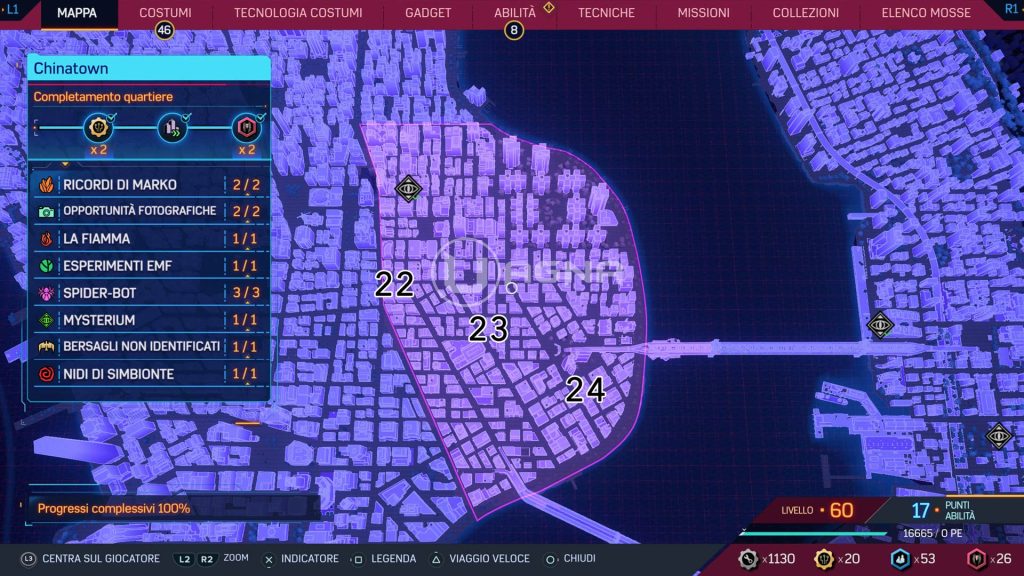Screen dimensions: 1024x576
Task: Select the map marker numbered 24
Action: (585, 390)
